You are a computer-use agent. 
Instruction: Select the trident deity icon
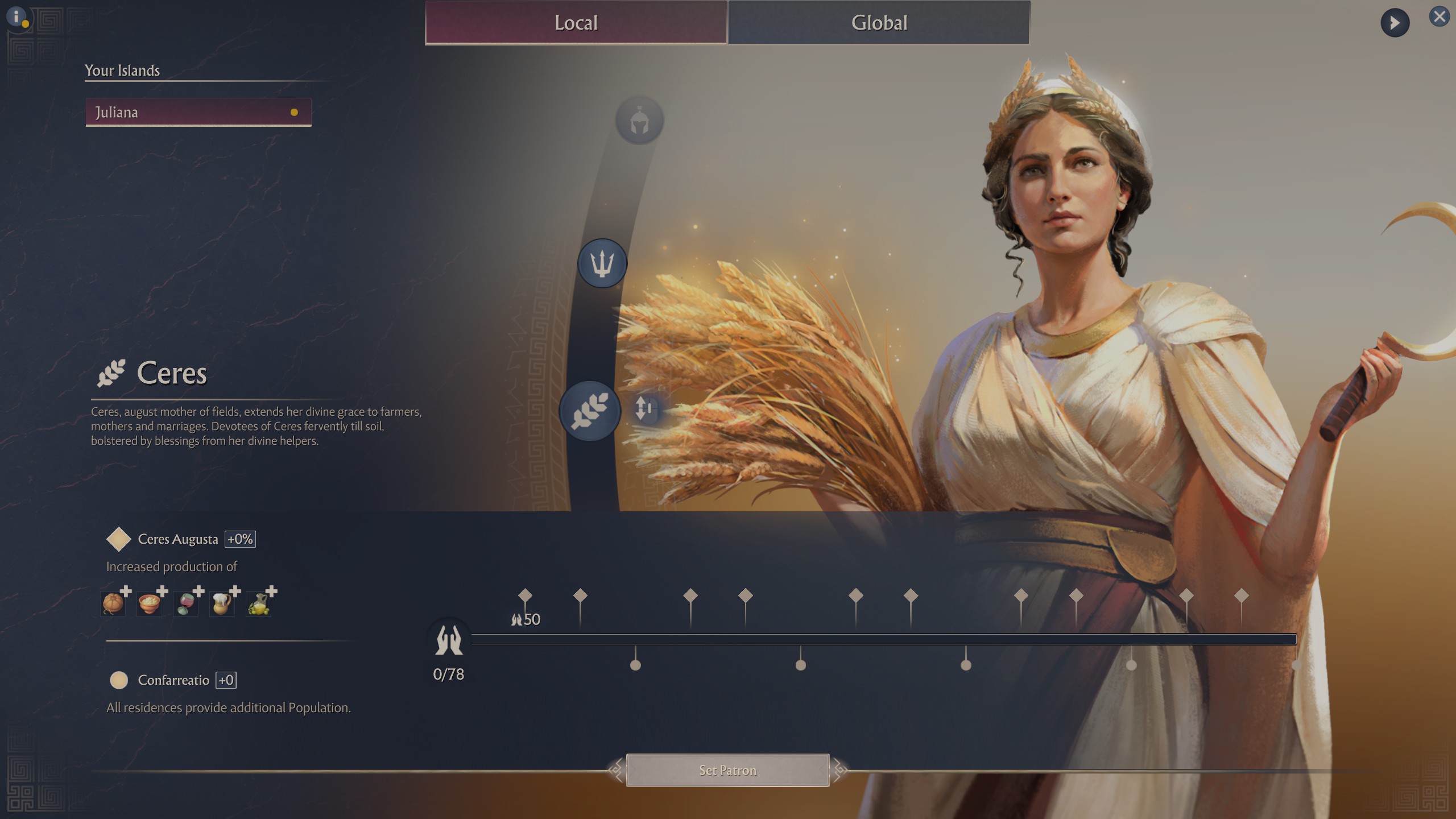click(602, 263)
